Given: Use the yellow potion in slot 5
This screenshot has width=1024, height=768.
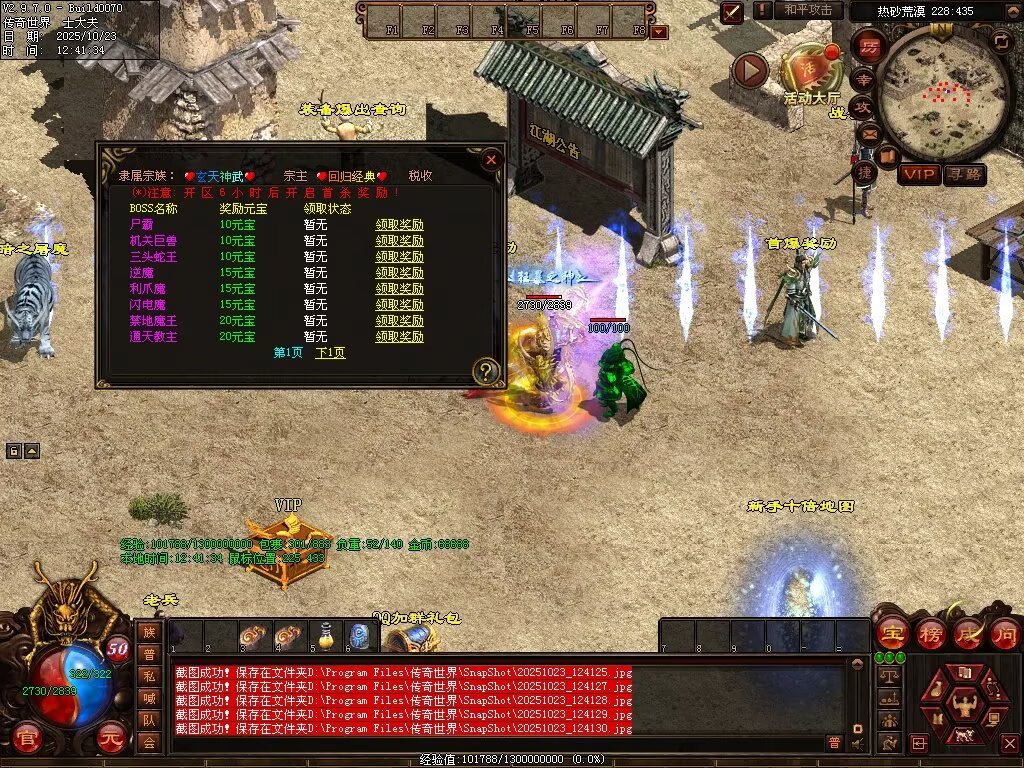Looking at the screenshot, I should click(x=324, y=635).
